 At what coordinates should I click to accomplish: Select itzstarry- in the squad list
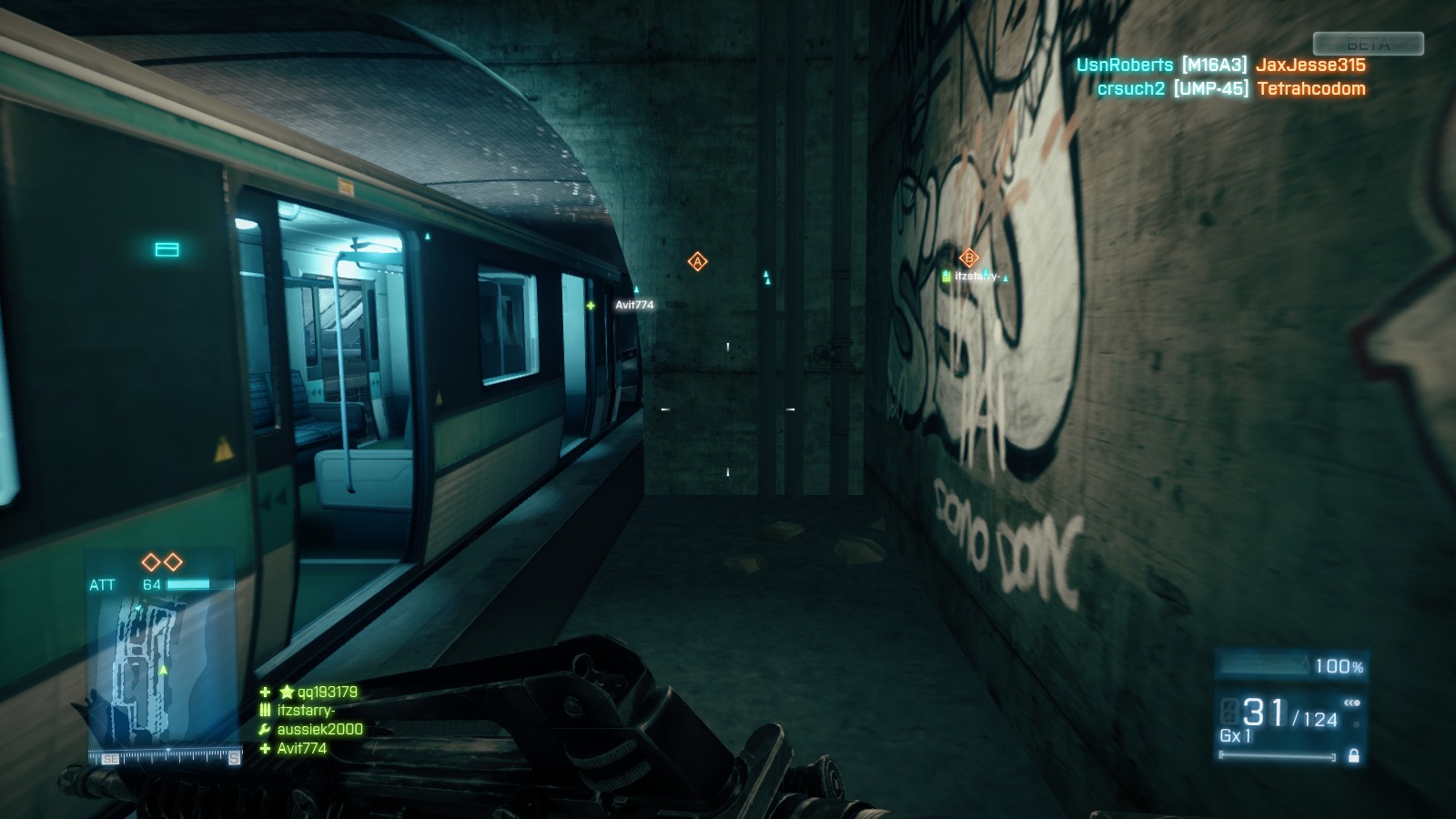tap(306, 711)
